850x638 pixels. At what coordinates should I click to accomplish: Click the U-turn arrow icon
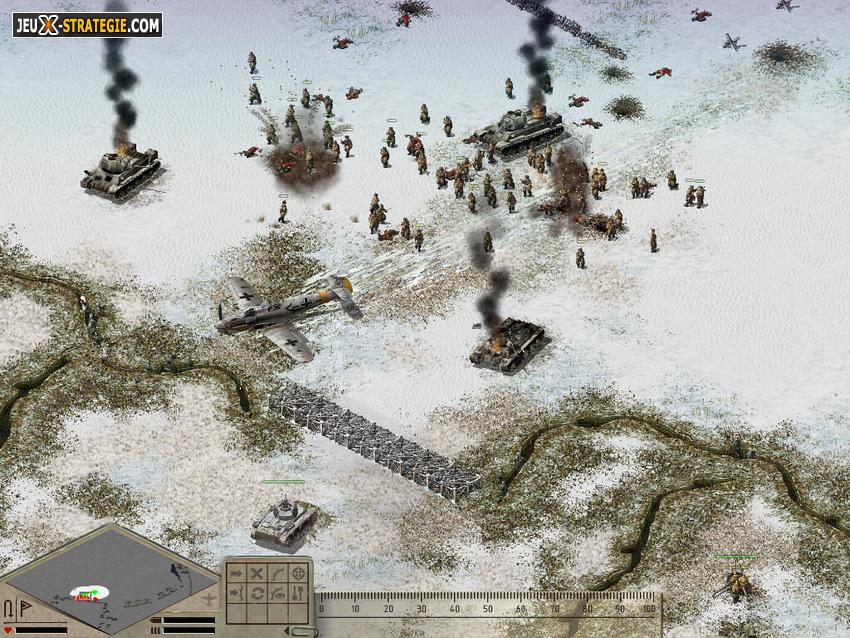pyautogui.click(x=9, y=609)
